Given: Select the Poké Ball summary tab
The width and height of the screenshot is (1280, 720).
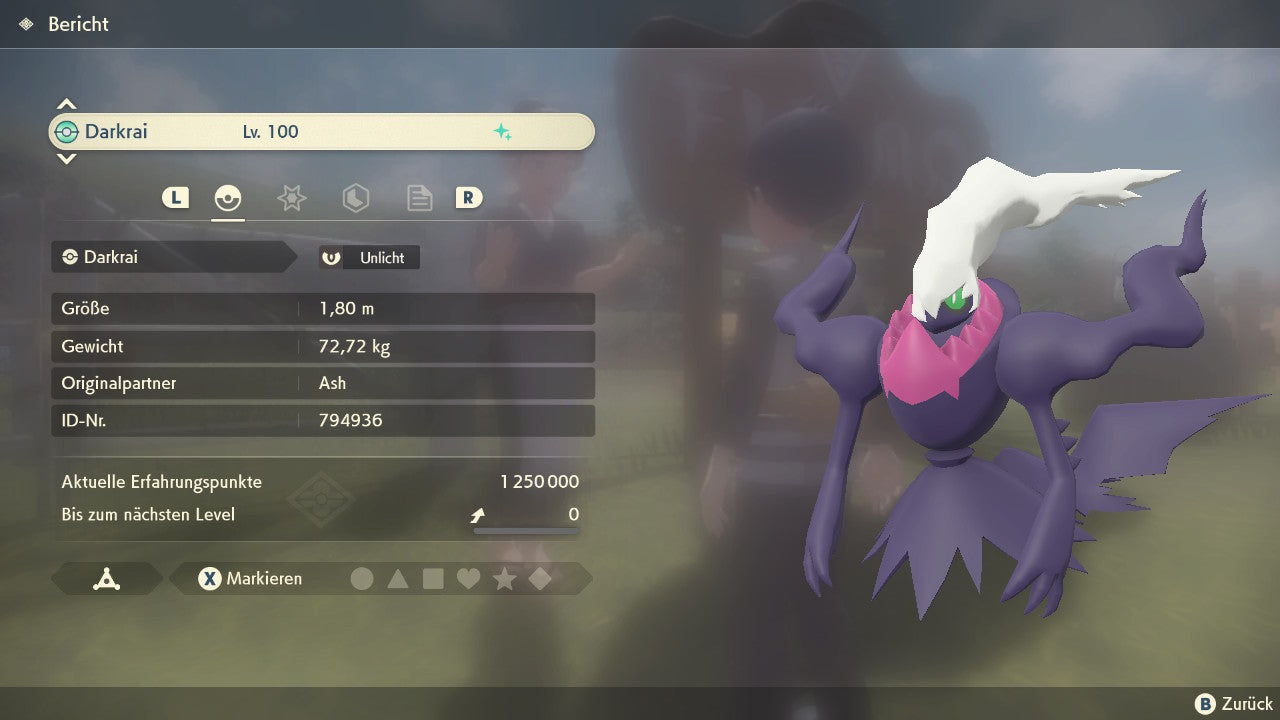Looking at the screenshot, I should tap(228, 198).
